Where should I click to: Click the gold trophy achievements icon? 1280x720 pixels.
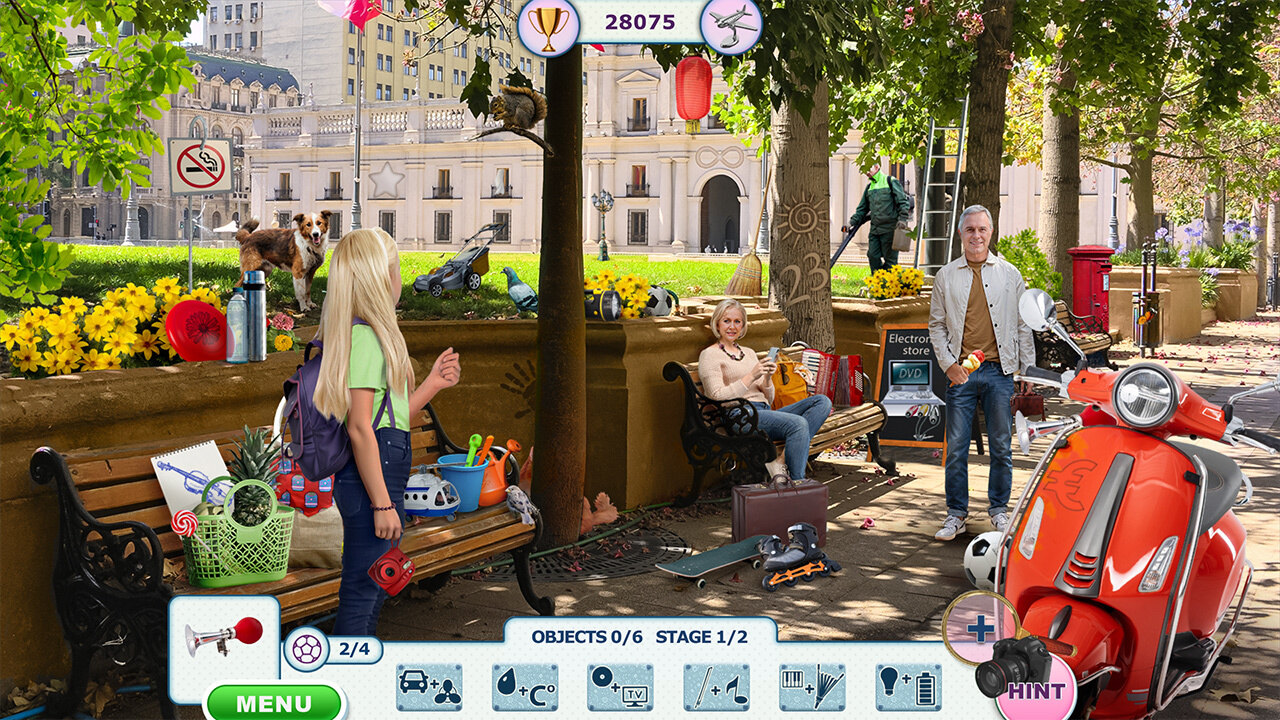click(548, 25)
